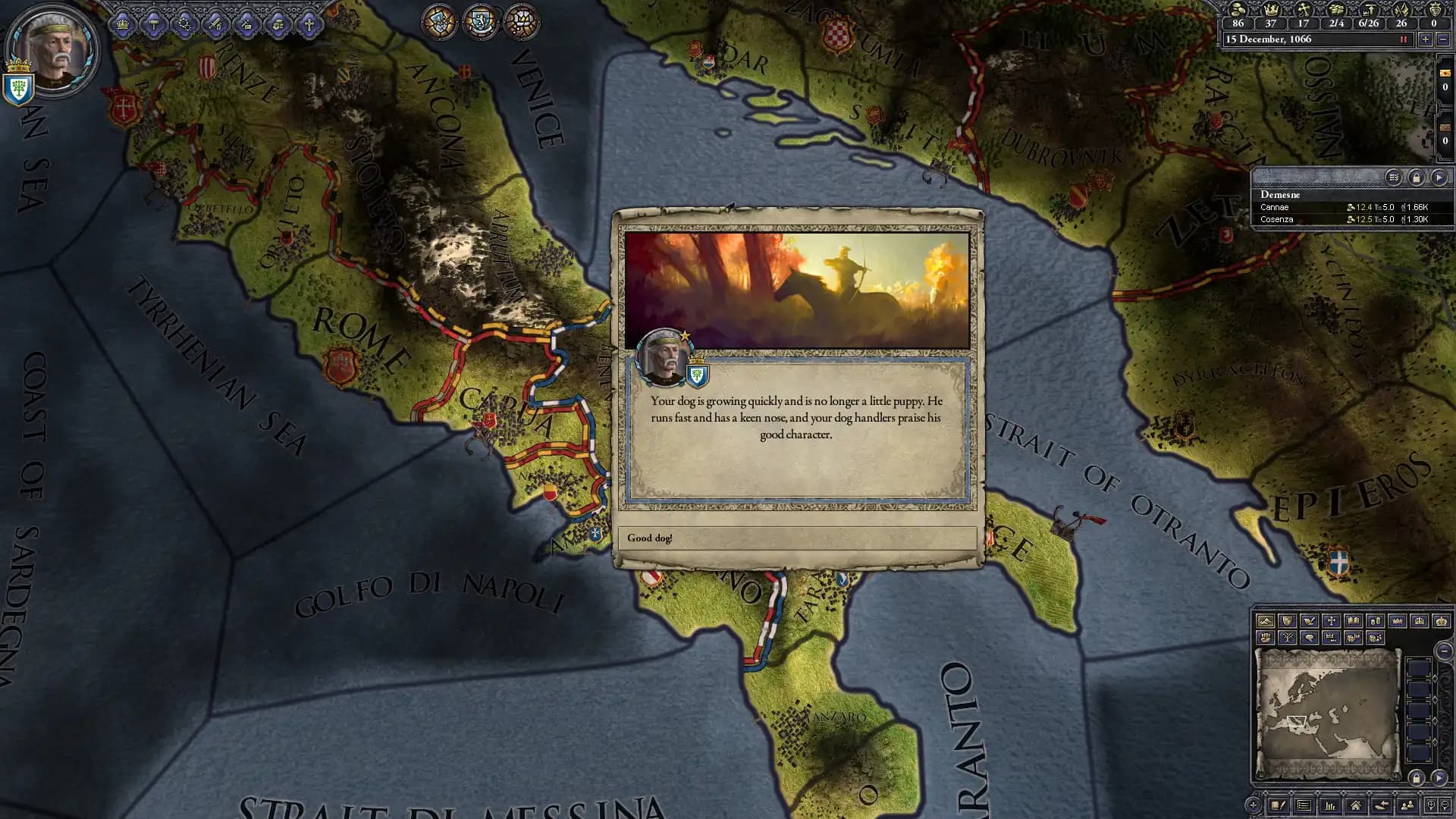
Task: Increase game speed with plus button
Action: point(1426,39)
